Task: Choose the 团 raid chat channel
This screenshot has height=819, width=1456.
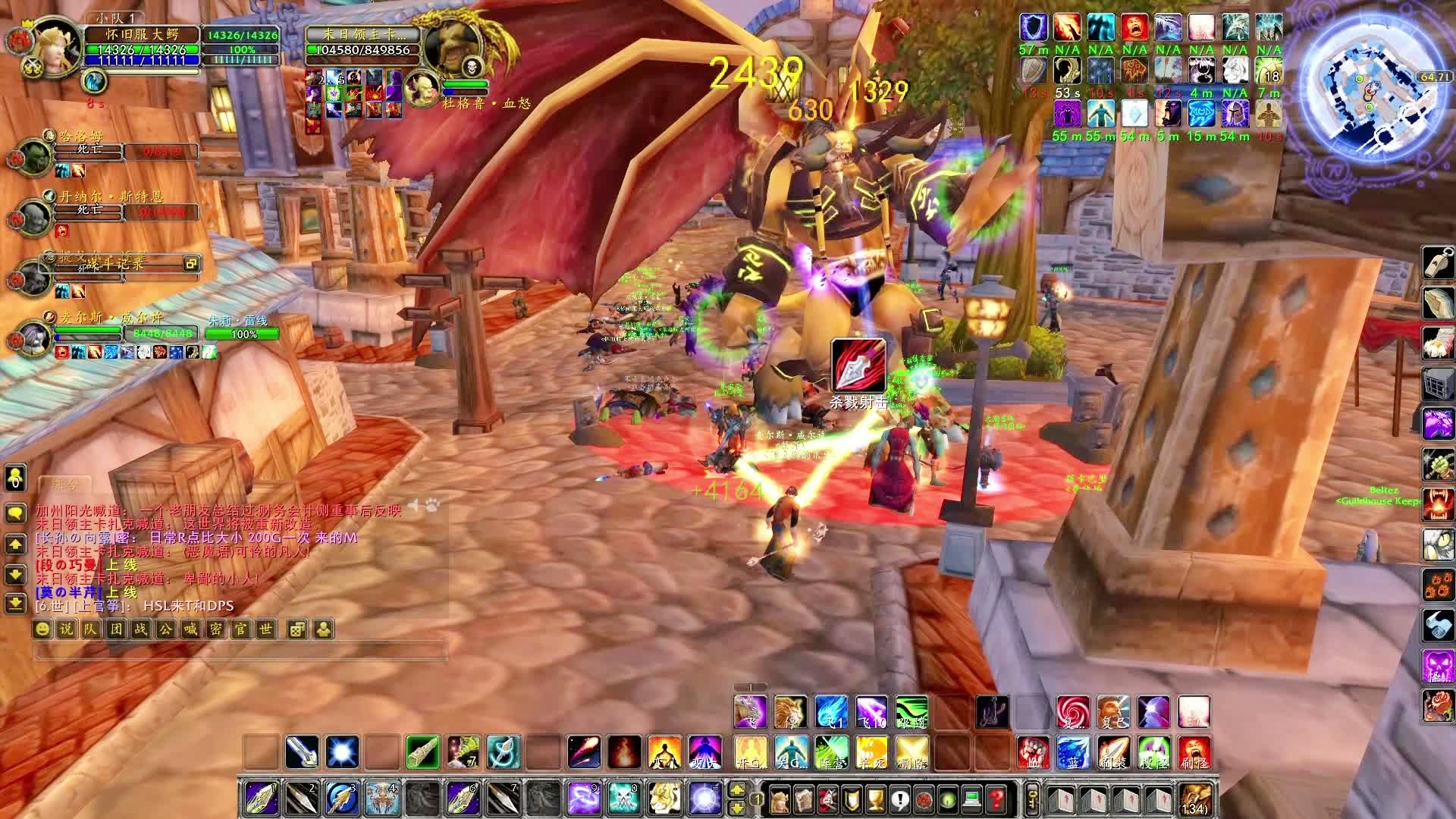Action: (117, 629)
